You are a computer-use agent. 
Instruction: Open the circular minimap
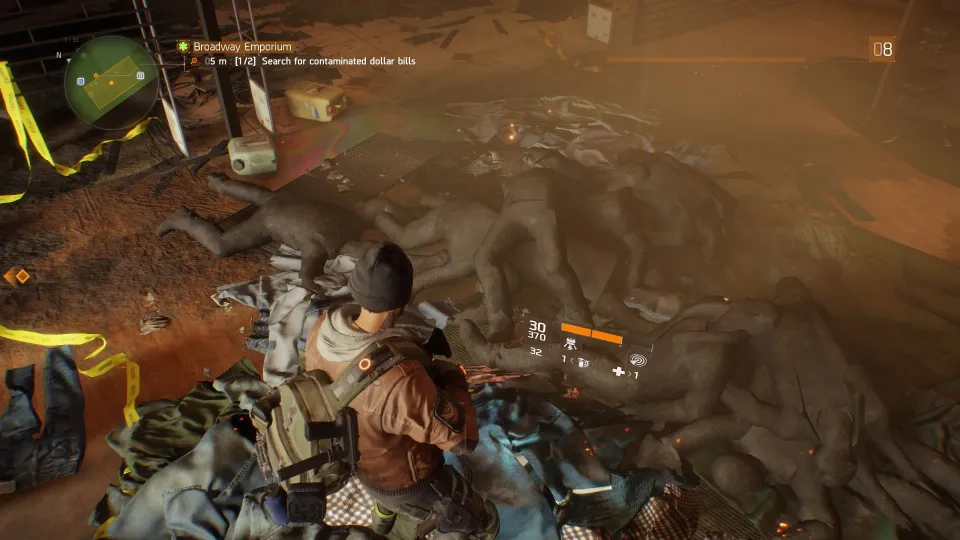[109, 80]
